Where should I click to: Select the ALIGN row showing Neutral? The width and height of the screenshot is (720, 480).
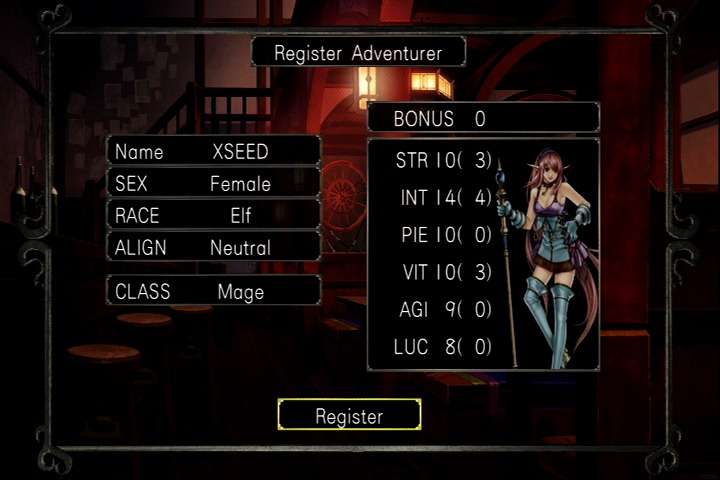pos(214,247)
